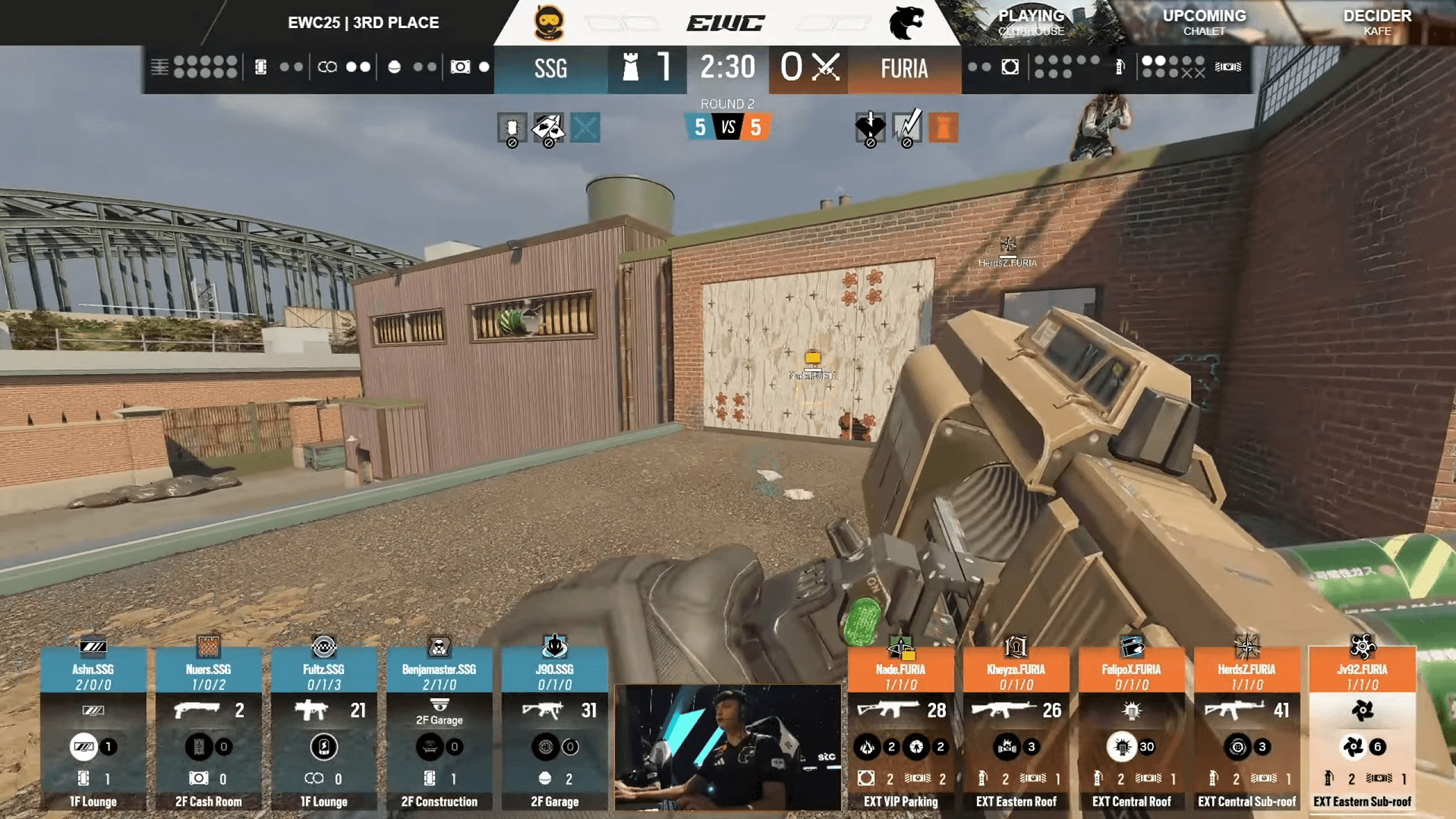Select the Playing Clubhouse map tab
This screenshot has width=1456, height=819.
tap(1031, 22)
